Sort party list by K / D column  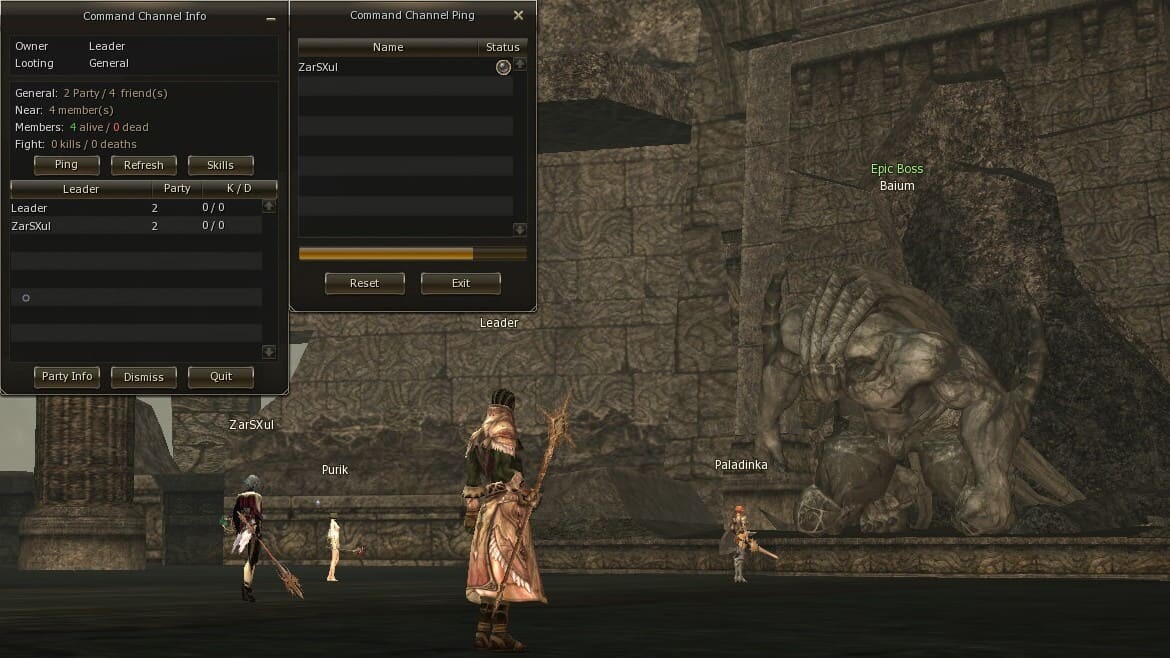click(x=239, y=189)
